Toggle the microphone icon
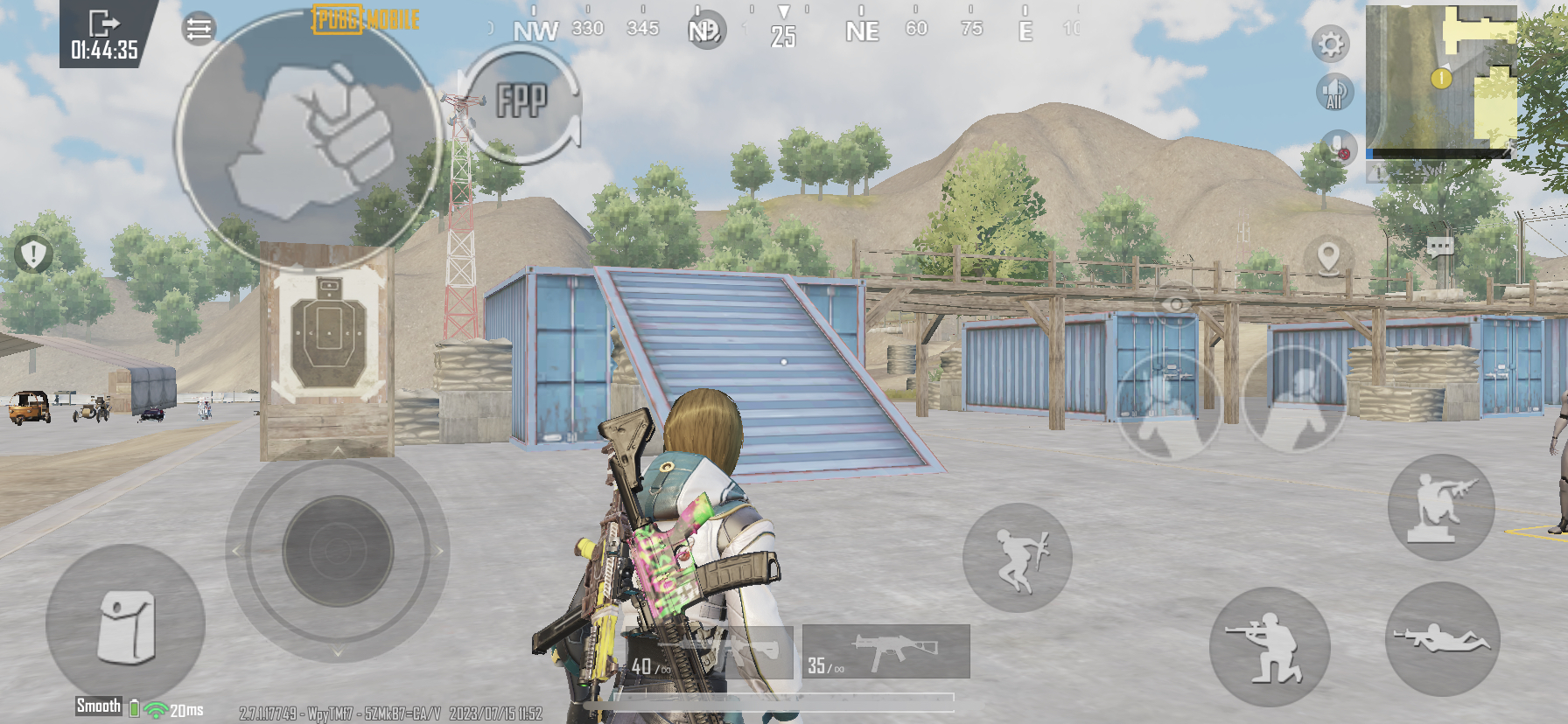Viewport: 1568px width, 724px height. [x=1338, y=146]
